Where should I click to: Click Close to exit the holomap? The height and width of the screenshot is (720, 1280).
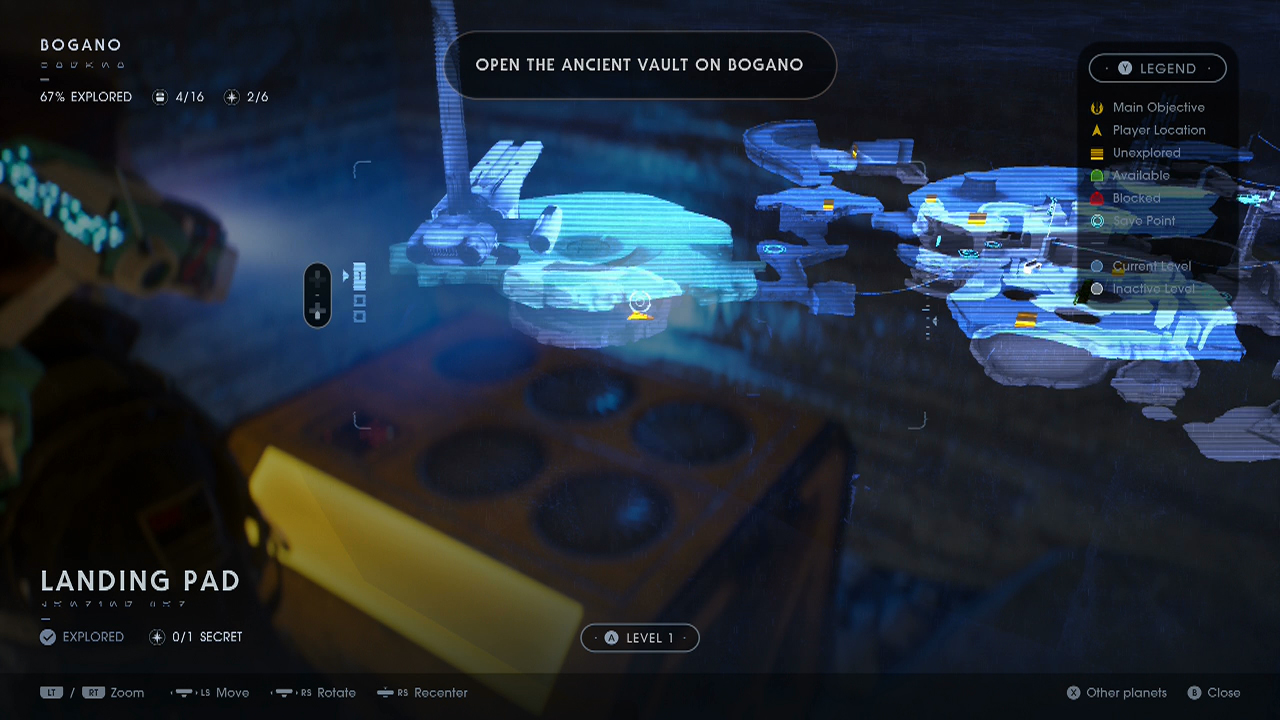(x=1216, y=692)
